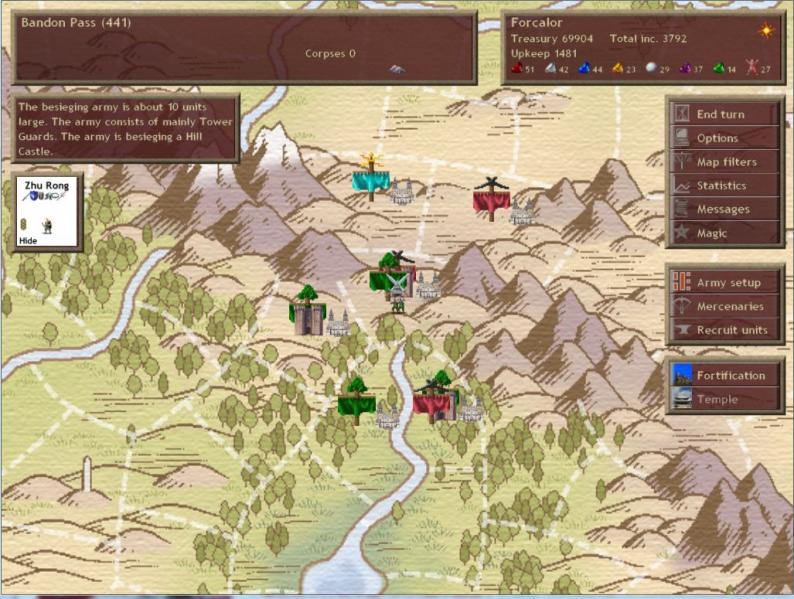Viewport: 794px width, 599px height.
Task: Browse available Mercenaries
Action: (724, 306)
